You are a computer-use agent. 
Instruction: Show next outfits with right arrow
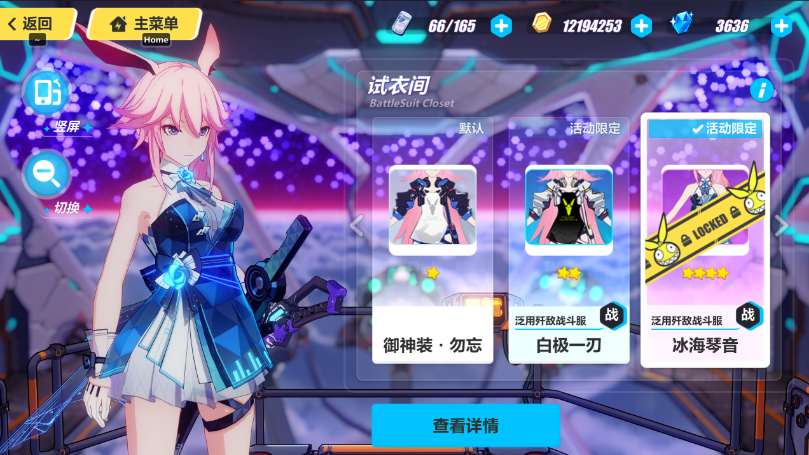coord(782,226)
